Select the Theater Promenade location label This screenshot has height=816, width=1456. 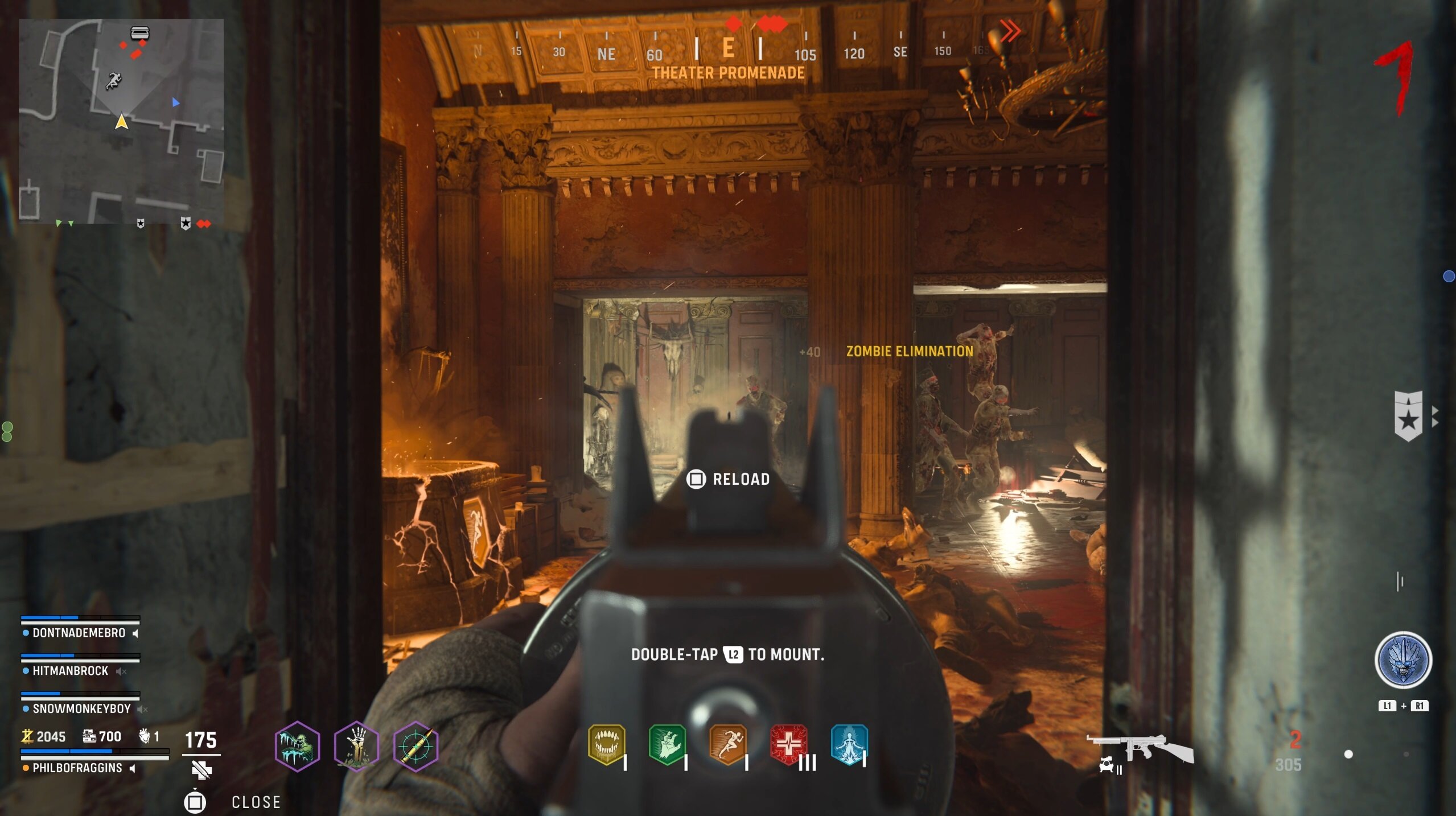point(729,73)
